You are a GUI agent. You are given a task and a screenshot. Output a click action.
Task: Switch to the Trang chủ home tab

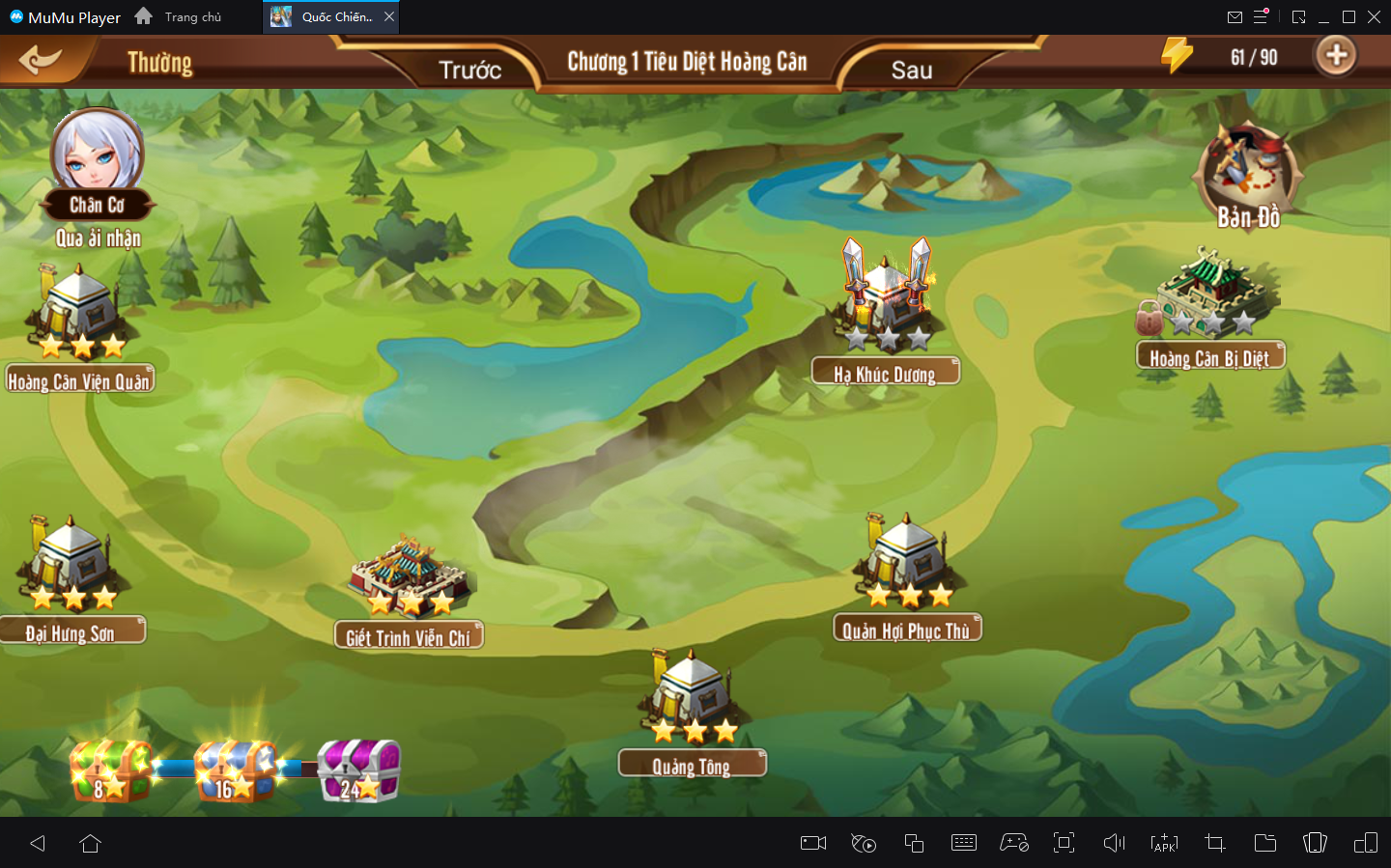(x=180, y=16)
